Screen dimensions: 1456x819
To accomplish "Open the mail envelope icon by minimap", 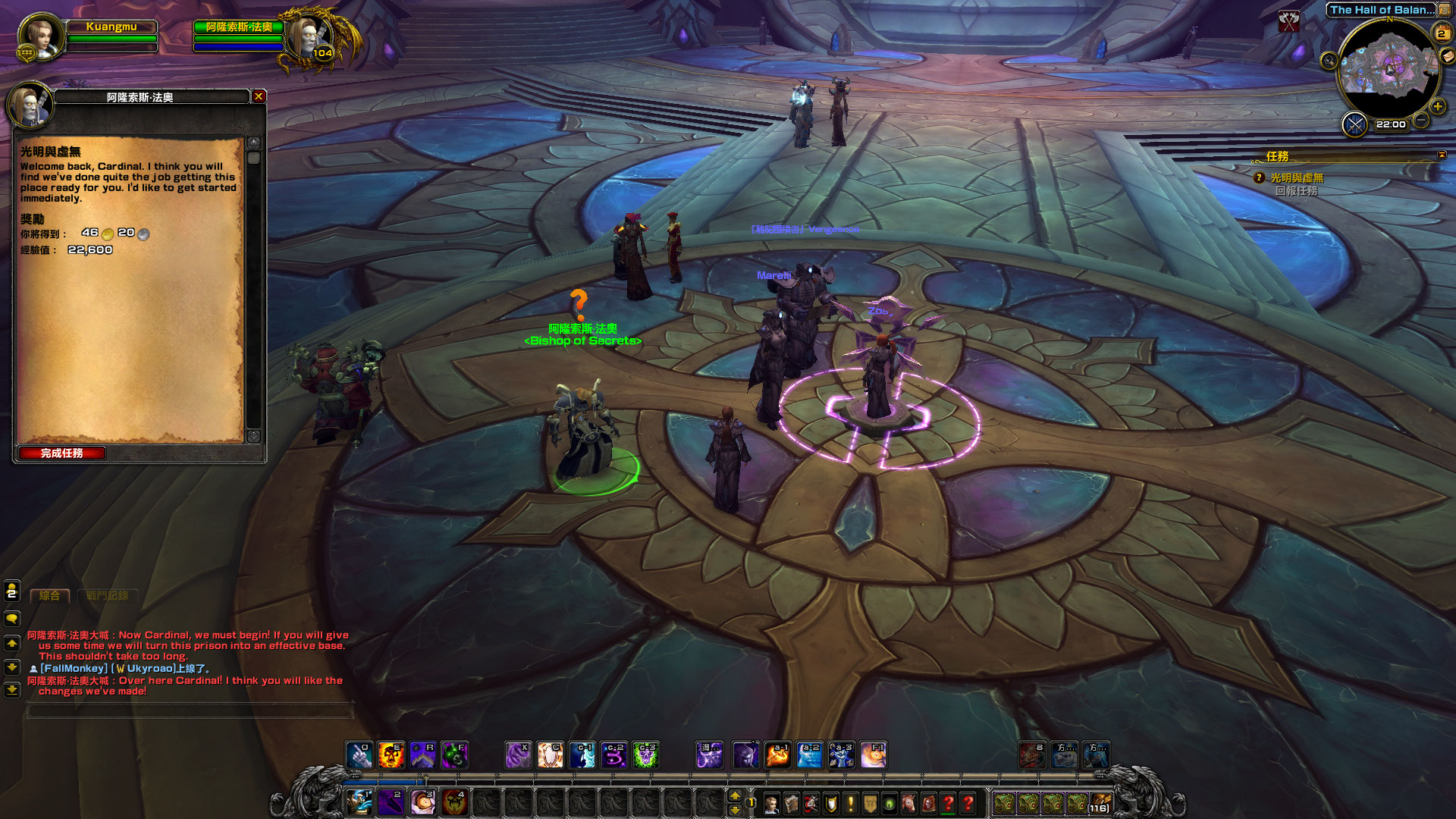I will pos(1447,56).
